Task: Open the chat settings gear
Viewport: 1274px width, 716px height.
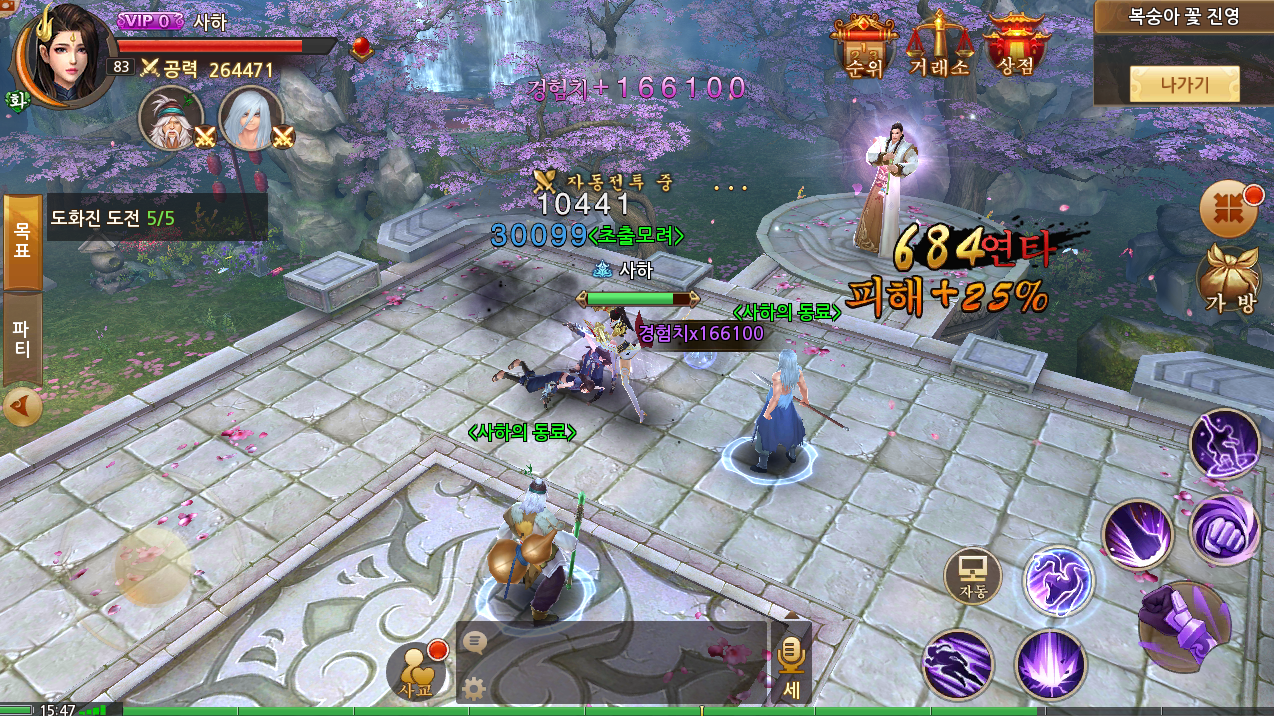Action: (x=474, y=688)
